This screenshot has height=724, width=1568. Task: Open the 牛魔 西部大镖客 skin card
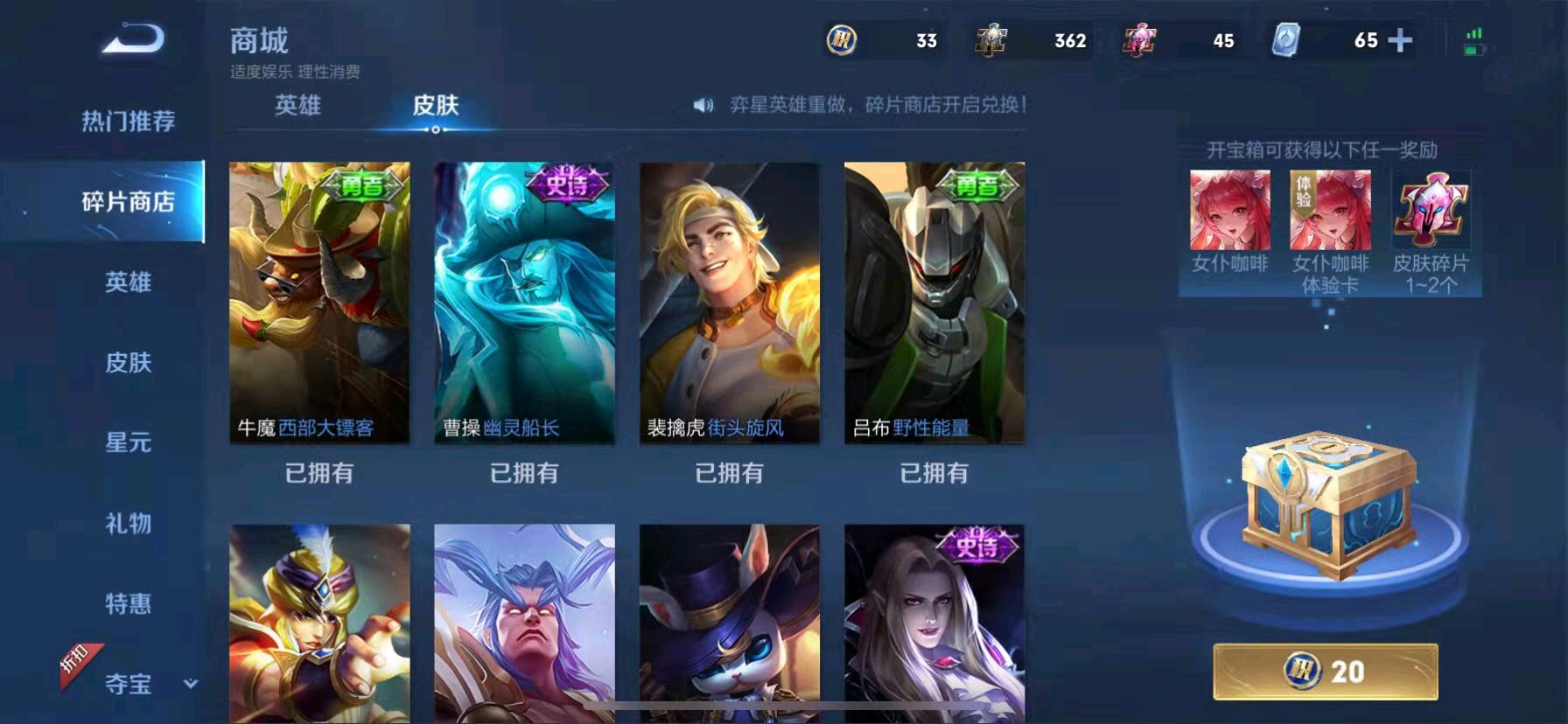tap(318, 304)
